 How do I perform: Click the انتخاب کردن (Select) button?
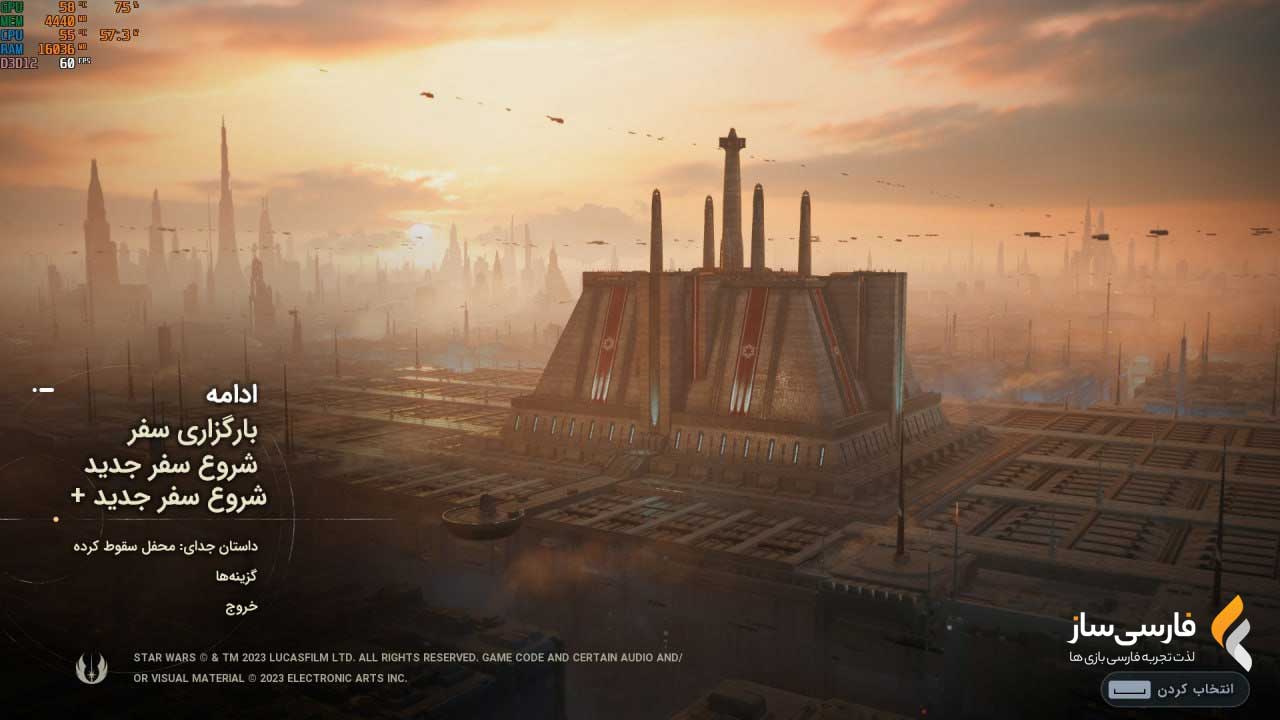1175,690
